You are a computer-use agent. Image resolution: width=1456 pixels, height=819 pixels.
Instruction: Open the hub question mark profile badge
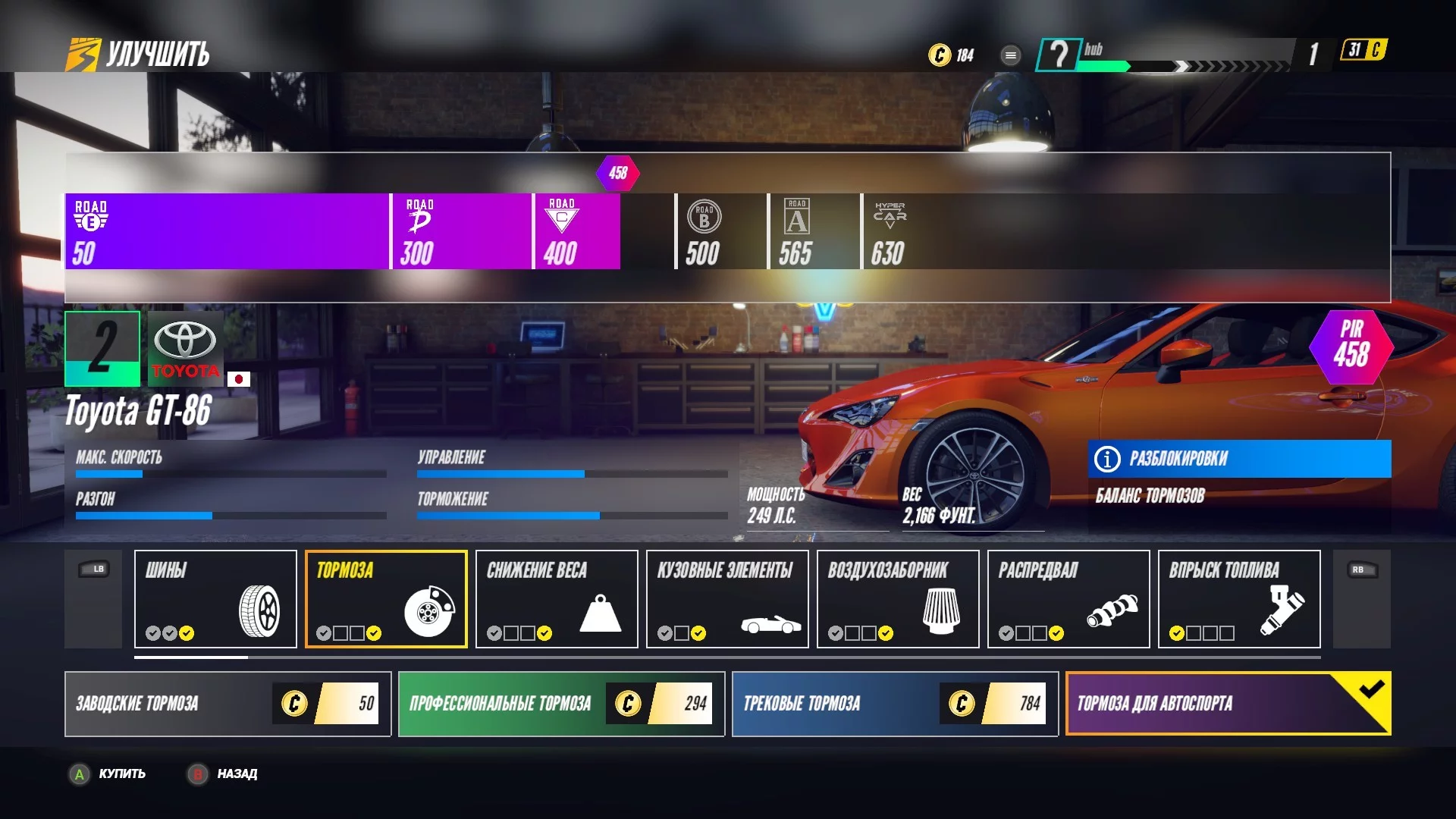coord(1058,55)
